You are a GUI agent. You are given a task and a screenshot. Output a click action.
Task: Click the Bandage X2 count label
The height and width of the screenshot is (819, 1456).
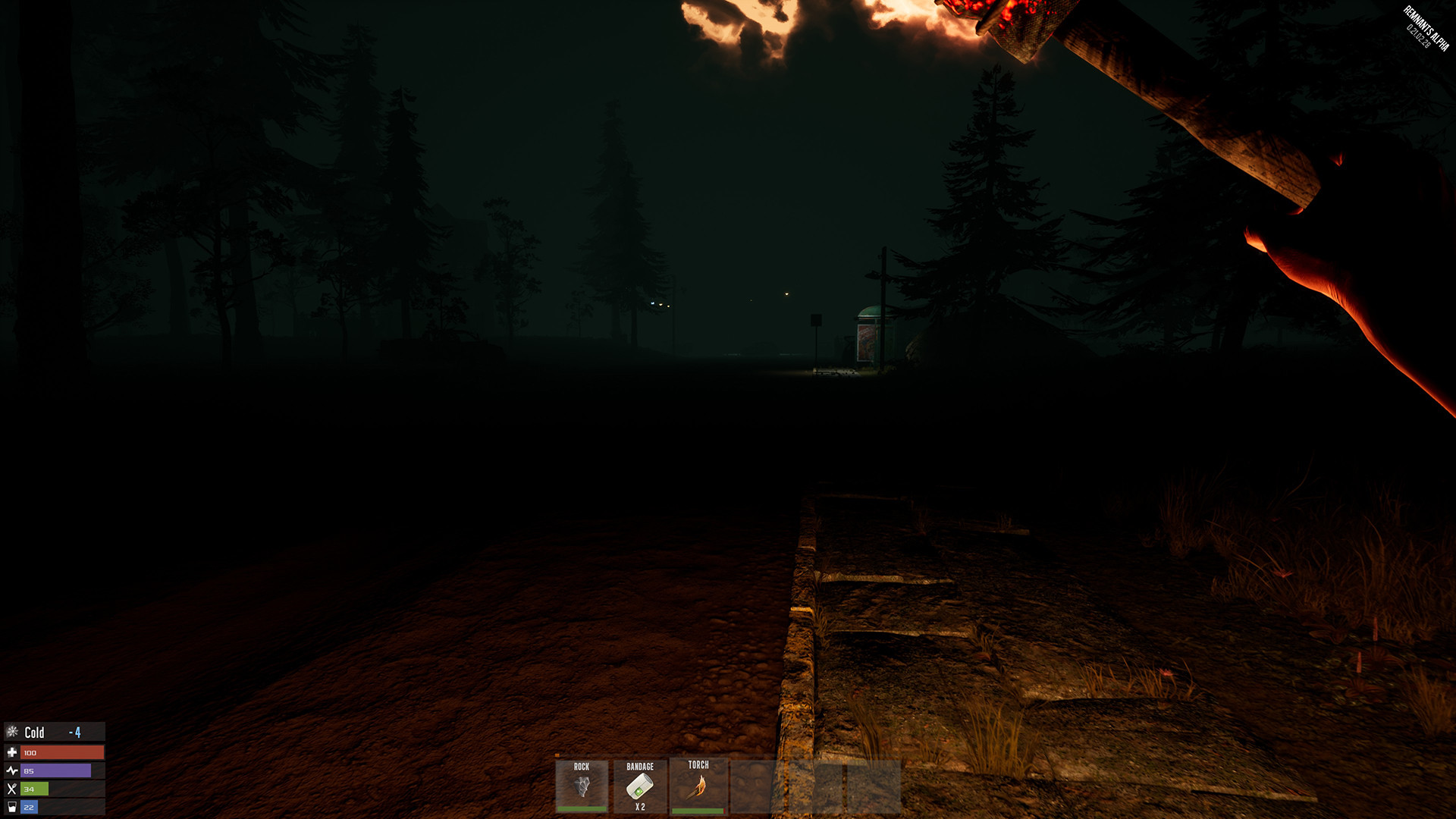639,806
